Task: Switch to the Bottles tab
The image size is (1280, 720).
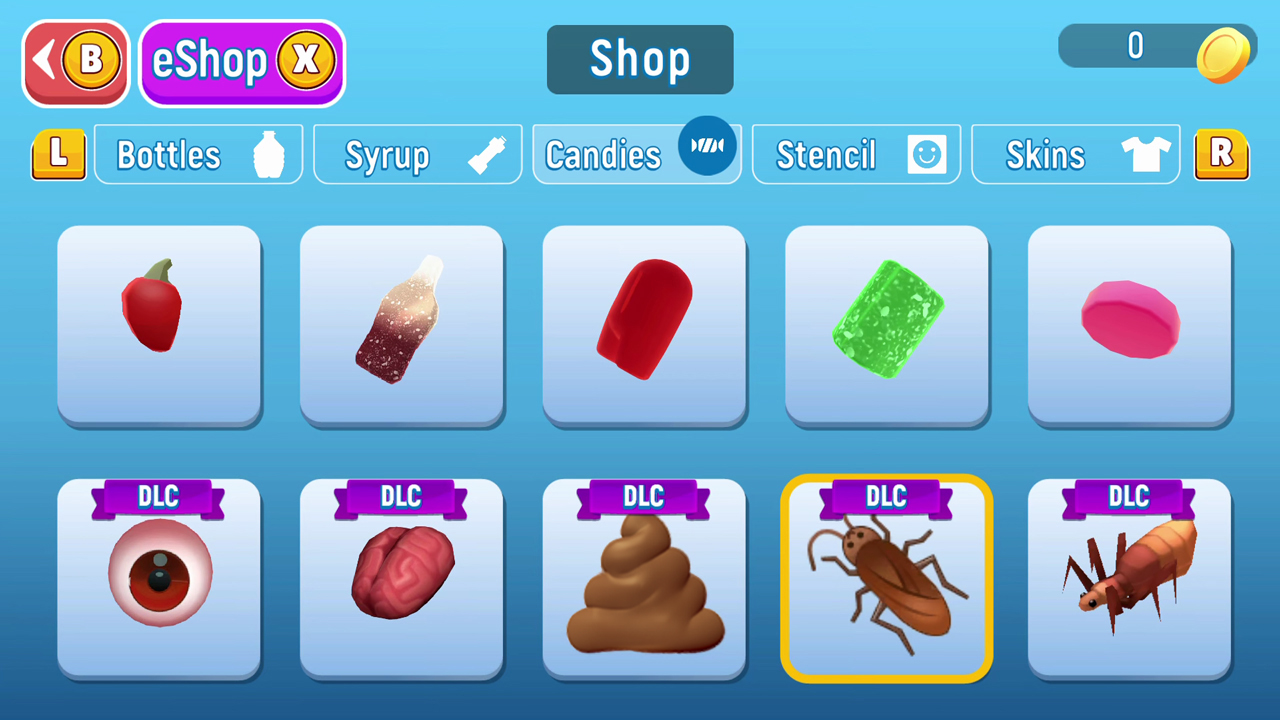Action: pyautogui.click(x=198, y=154)
